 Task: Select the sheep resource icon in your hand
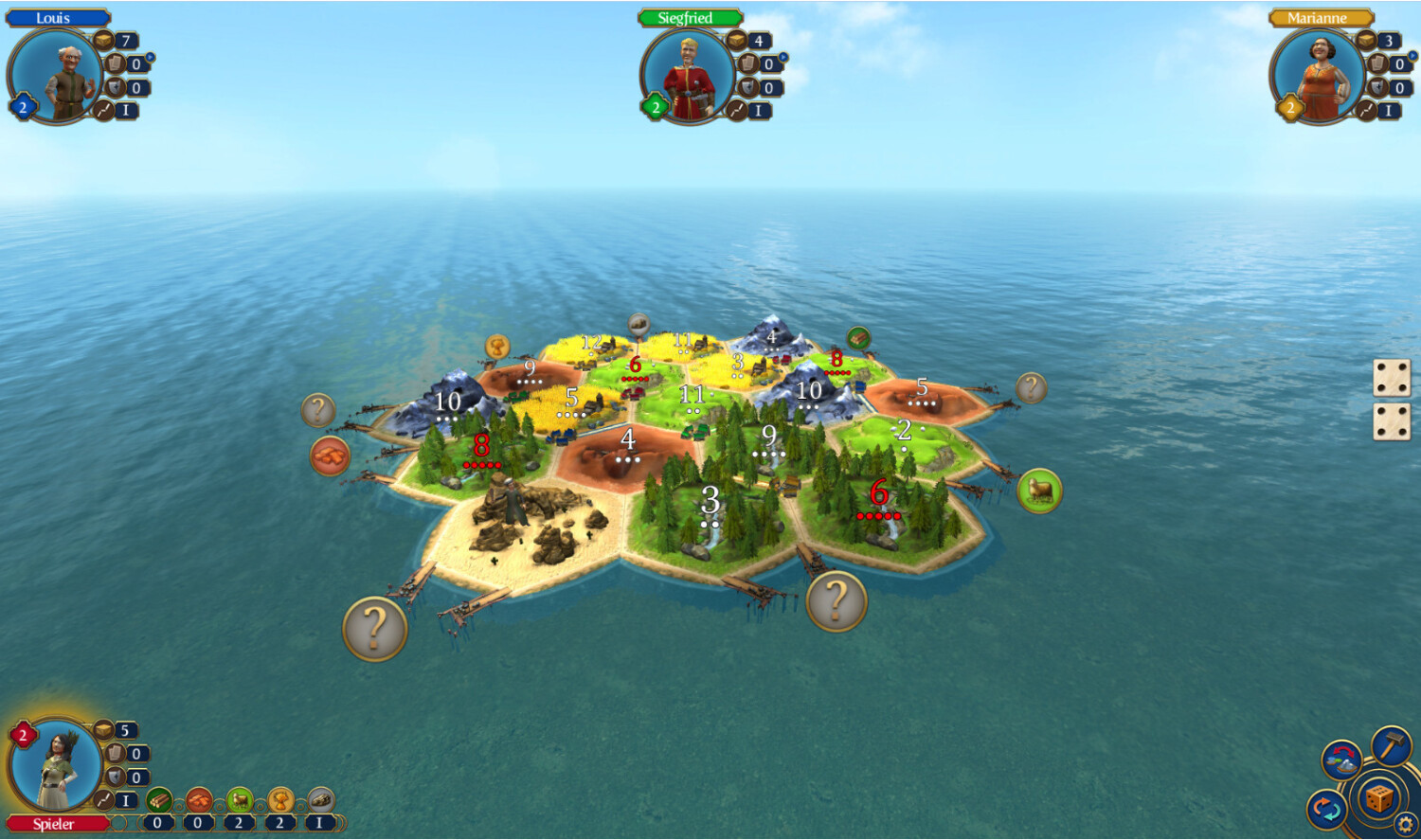tap(240, 801)
